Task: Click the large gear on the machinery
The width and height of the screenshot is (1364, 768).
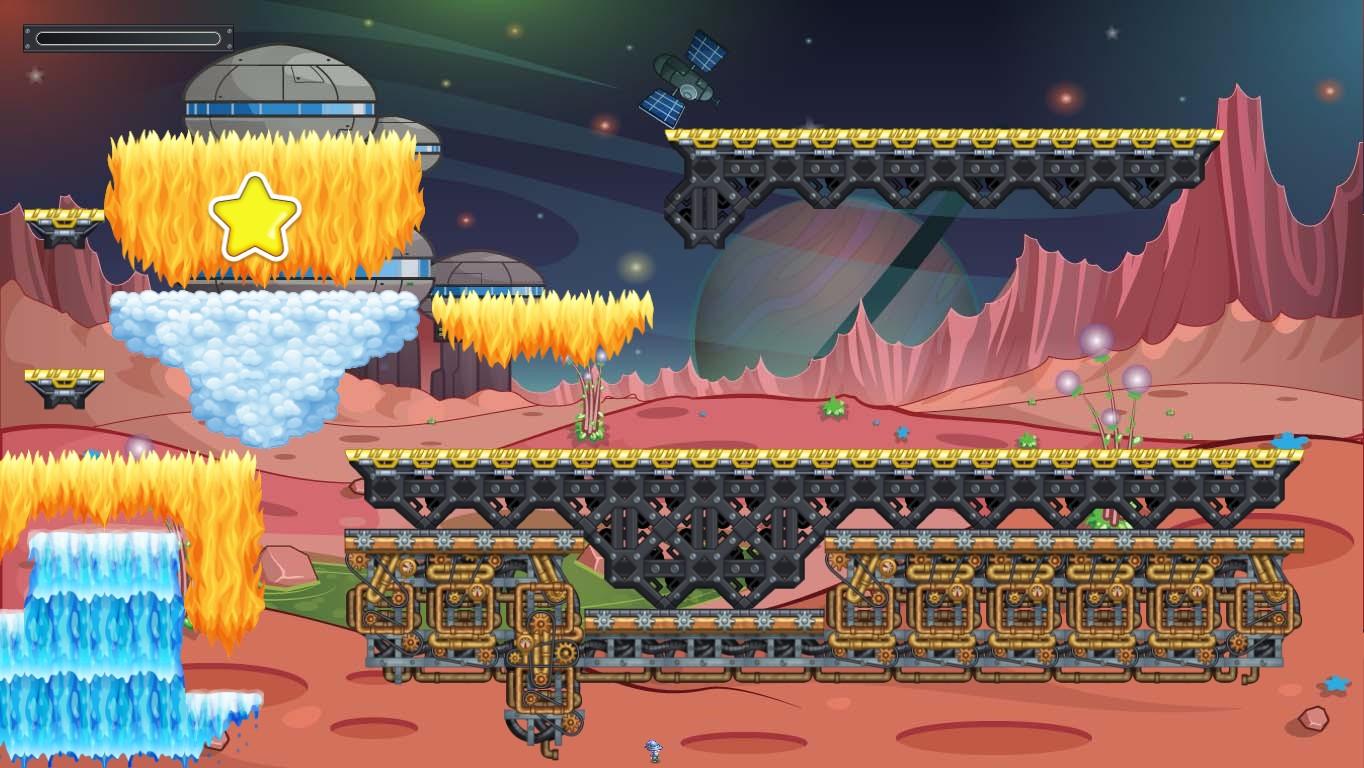Action: pyautogui.click(x=566, y=653)
